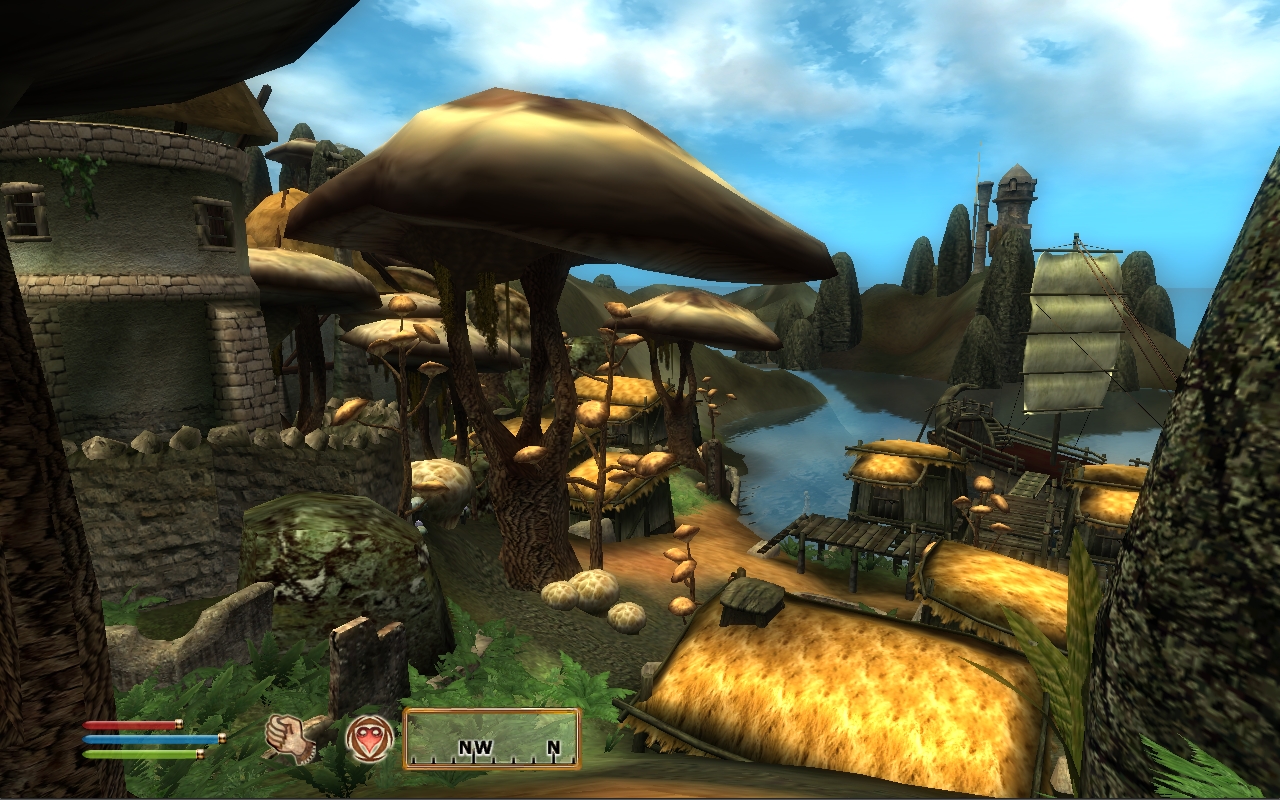Select the red heart spell icon
Screen dimensions: 1280x800
pyautogui.click(x=369, y=739)
